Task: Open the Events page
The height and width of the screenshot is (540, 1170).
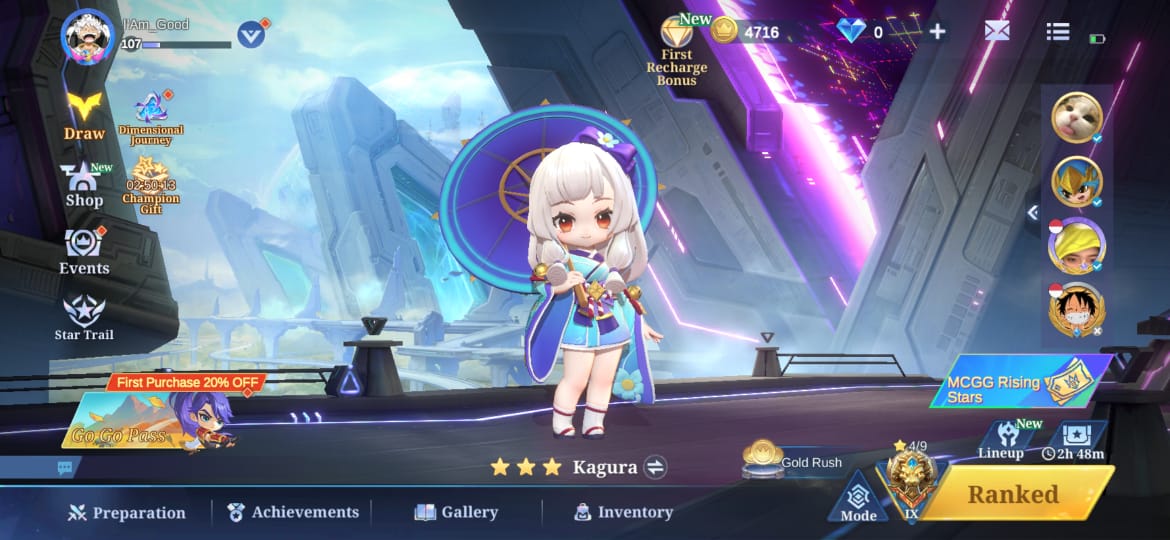Action: (x=84, y=250)
